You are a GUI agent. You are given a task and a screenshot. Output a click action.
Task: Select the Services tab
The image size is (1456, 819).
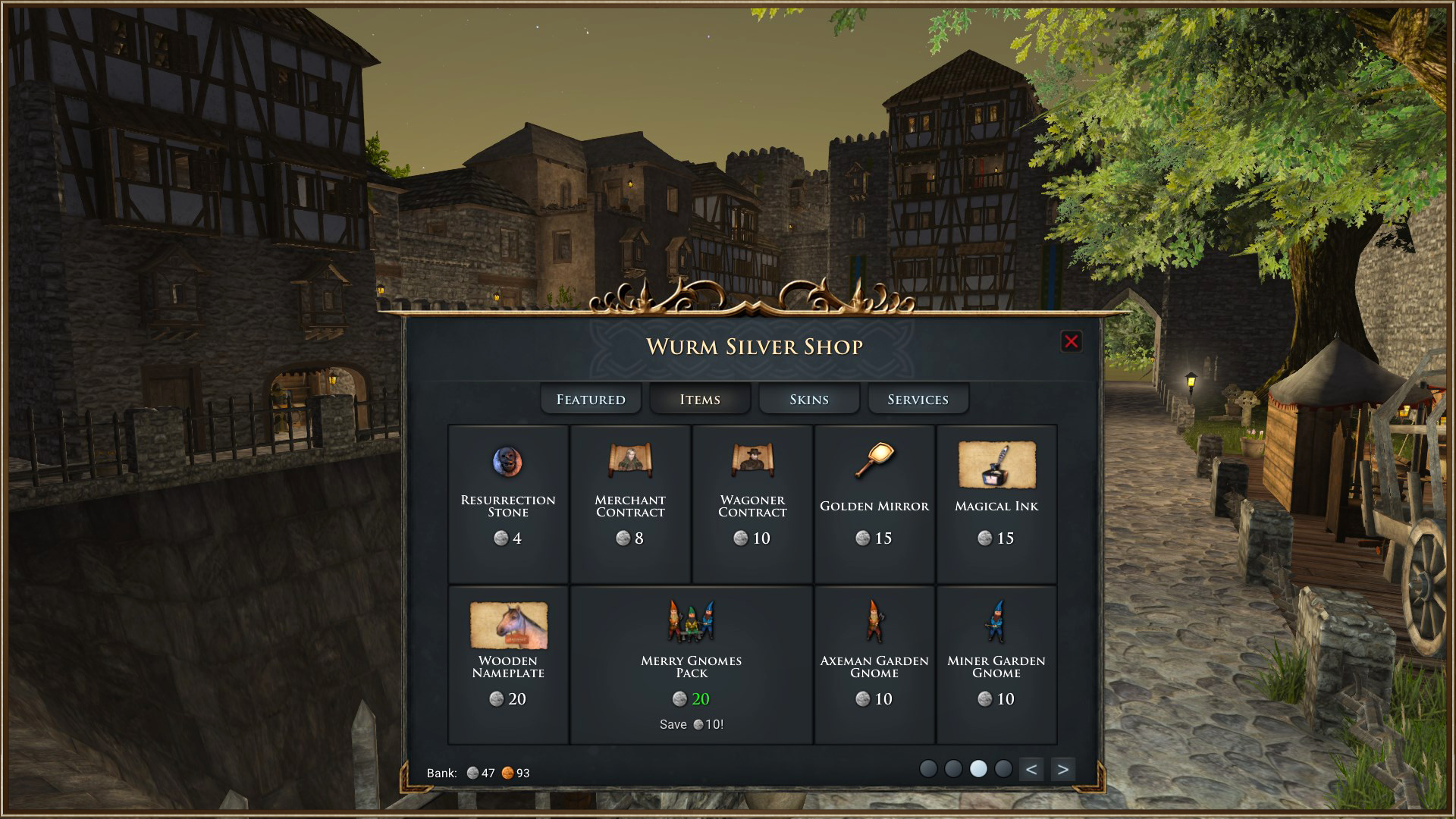click(x=918, y=399)
